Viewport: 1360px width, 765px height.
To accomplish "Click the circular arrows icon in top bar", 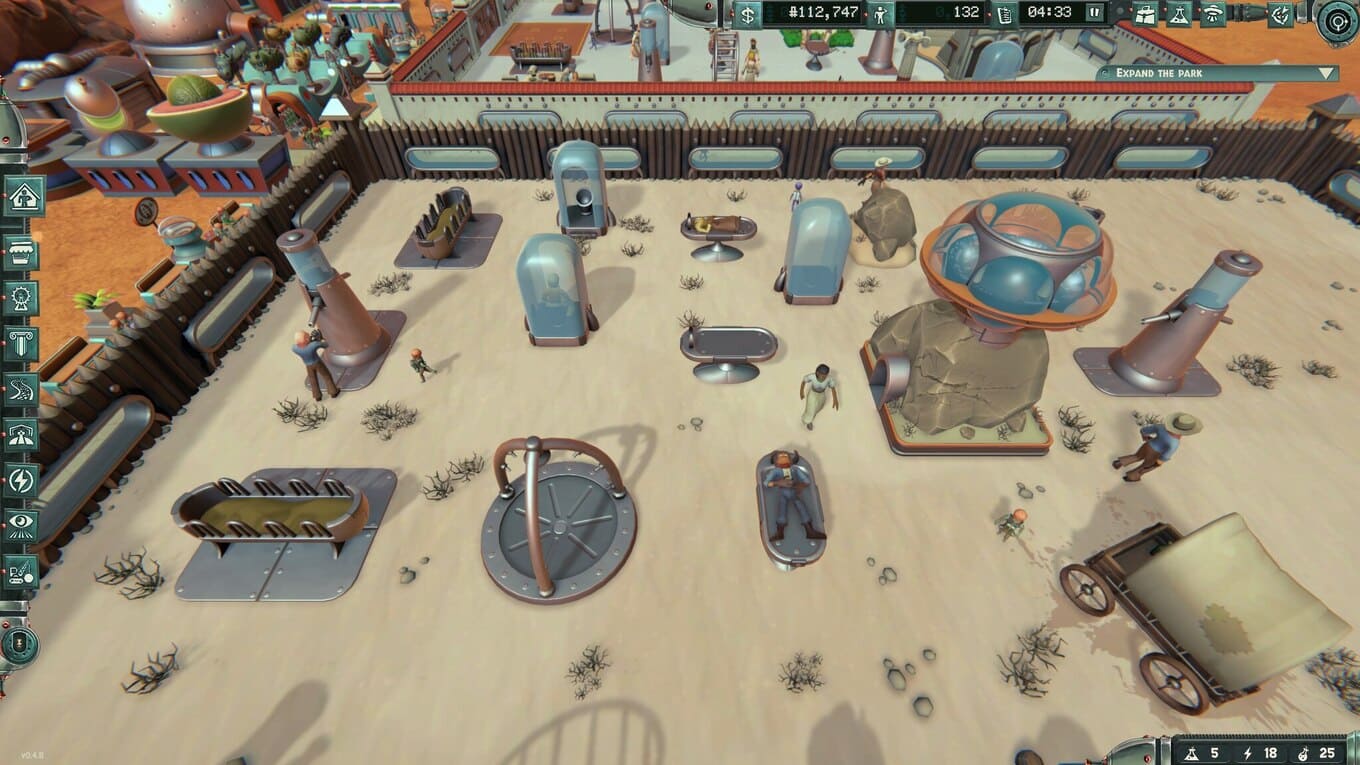I will (x=1281, y=13).
